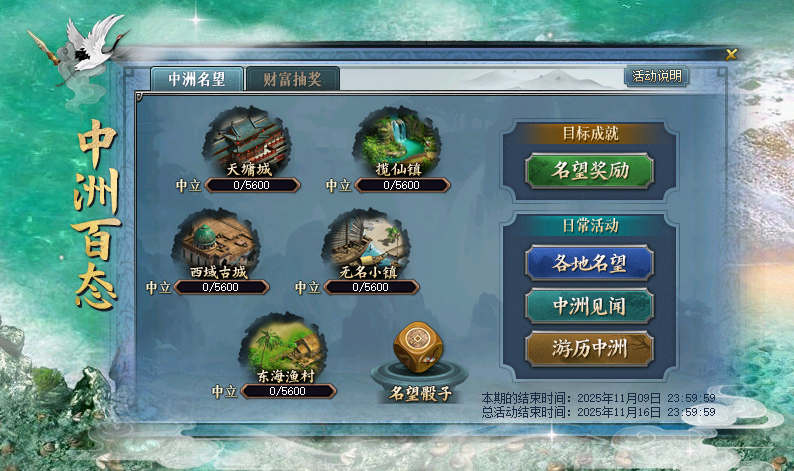Show the 活动说明 activity description
This screenshot has width=794, height=471.
coord(656,76)
